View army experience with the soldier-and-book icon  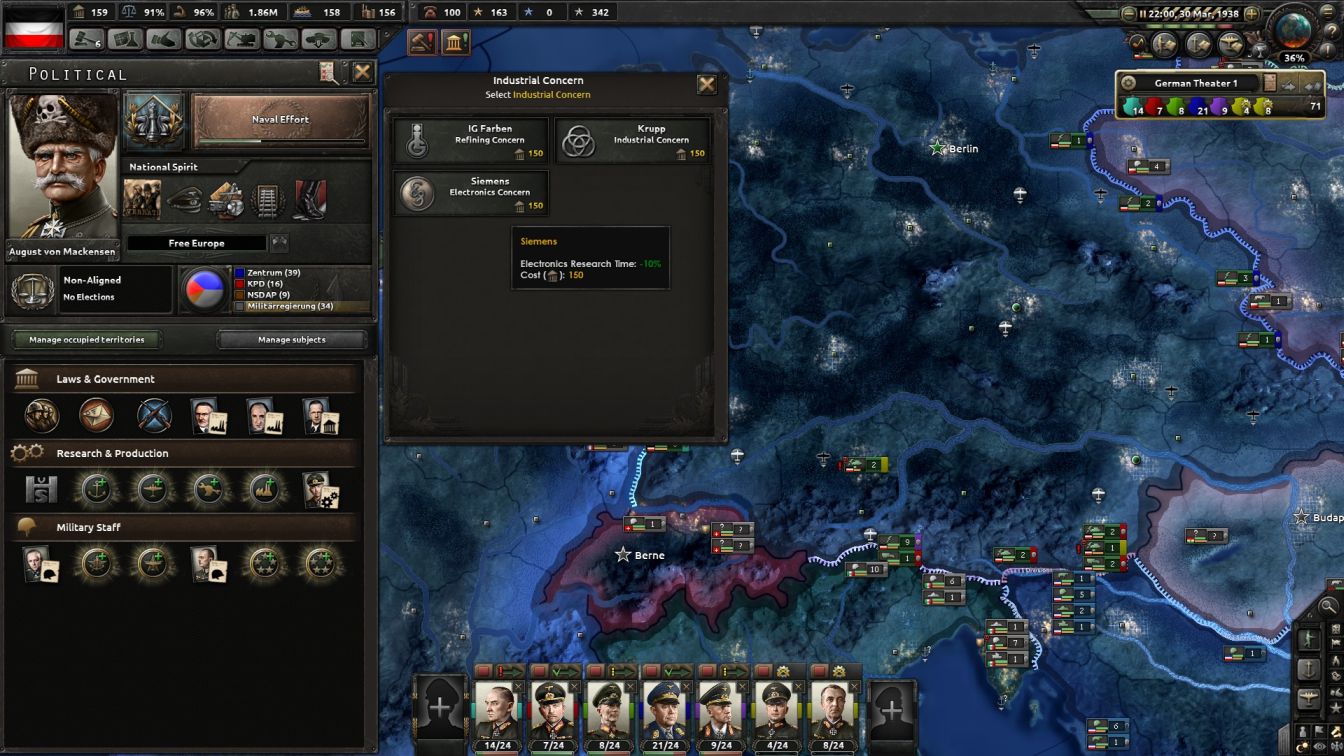[x=1164, y=42]
